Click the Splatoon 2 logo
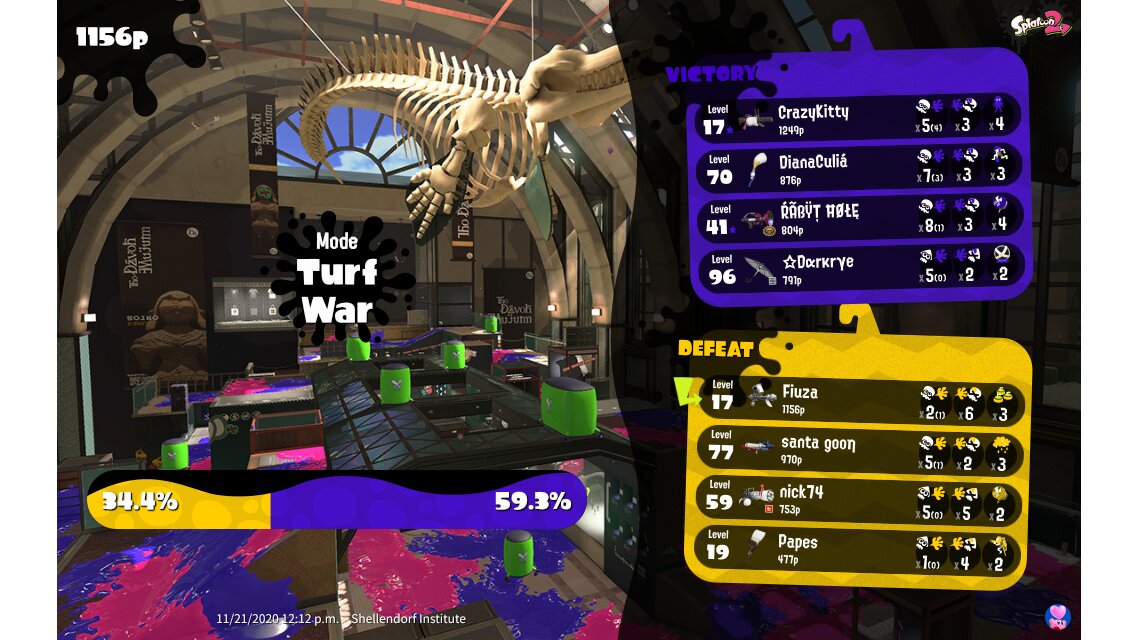 tap(1040, 25)
